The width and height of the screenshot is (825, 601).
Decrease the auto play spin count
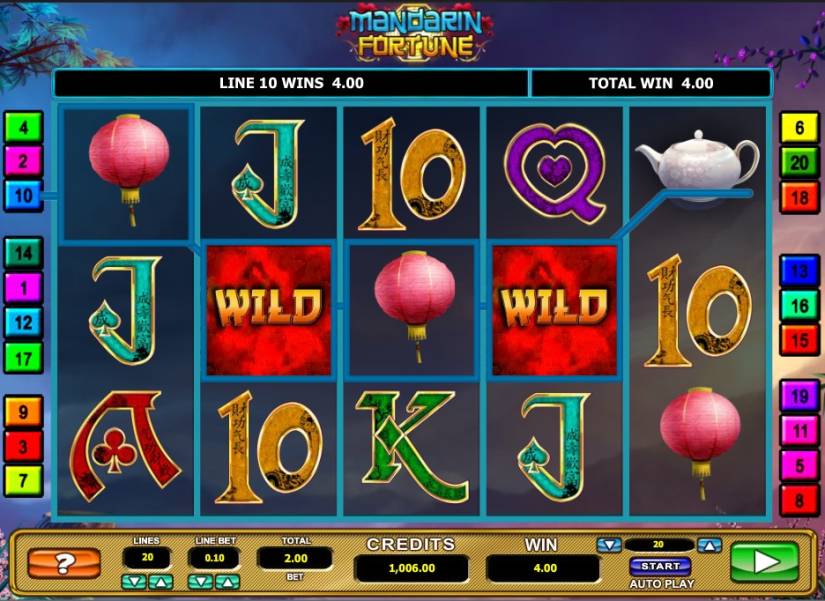(x=608, y=545)
